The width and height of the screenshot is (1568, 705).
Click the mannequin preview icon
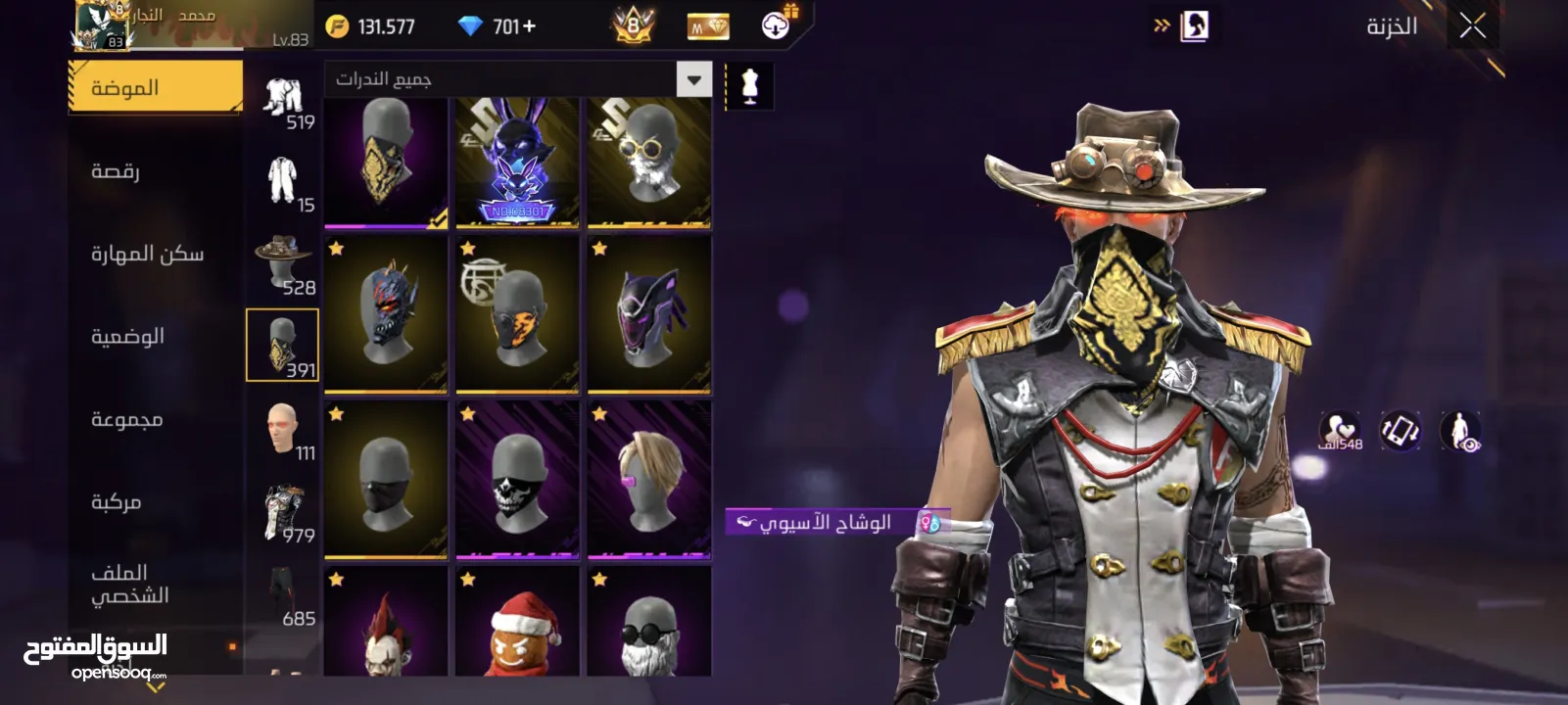(x=749, y=86)
